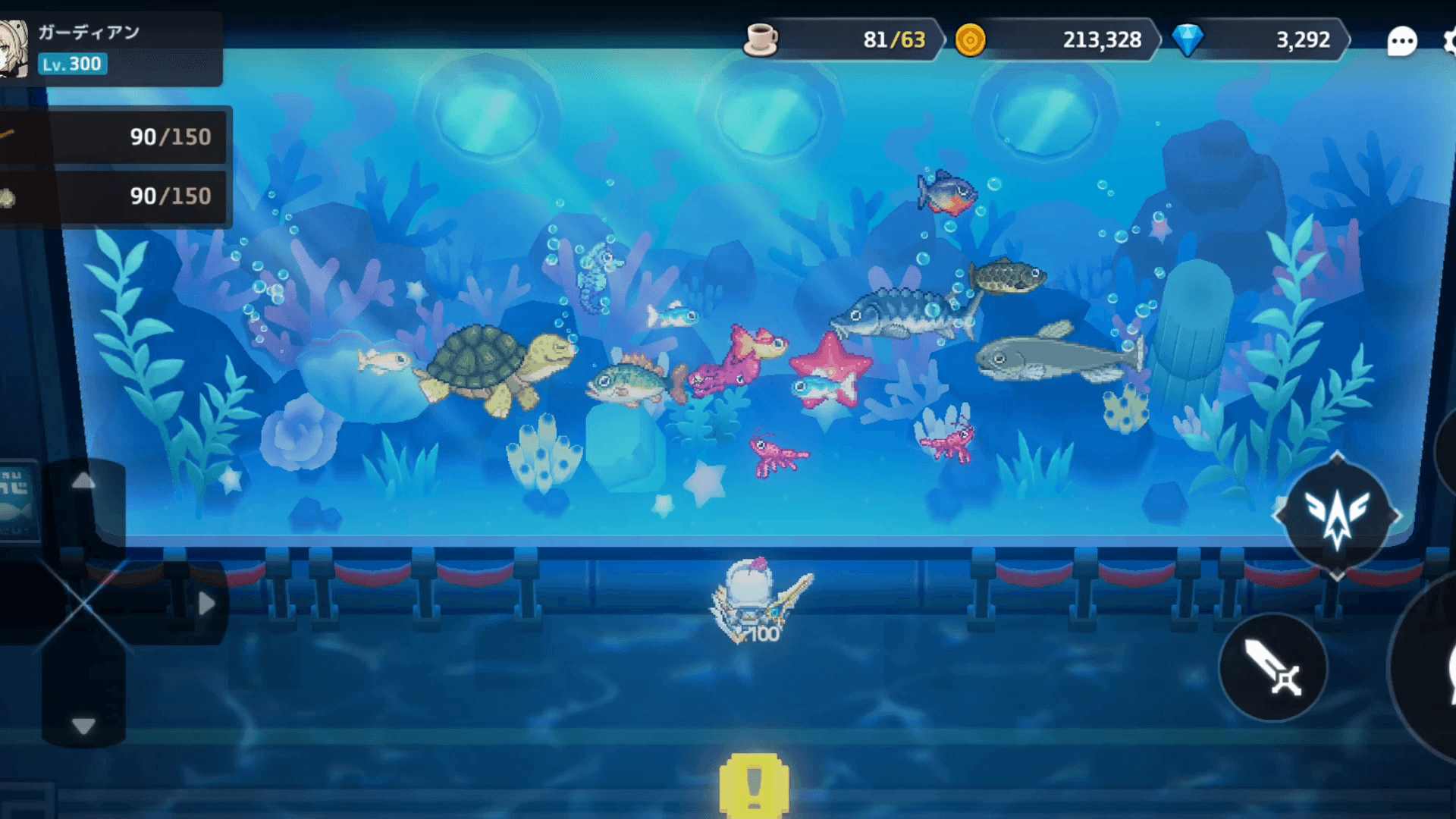
Task: Open the Guardian Lv. 300 profile
Action: (x=106, y=49)
